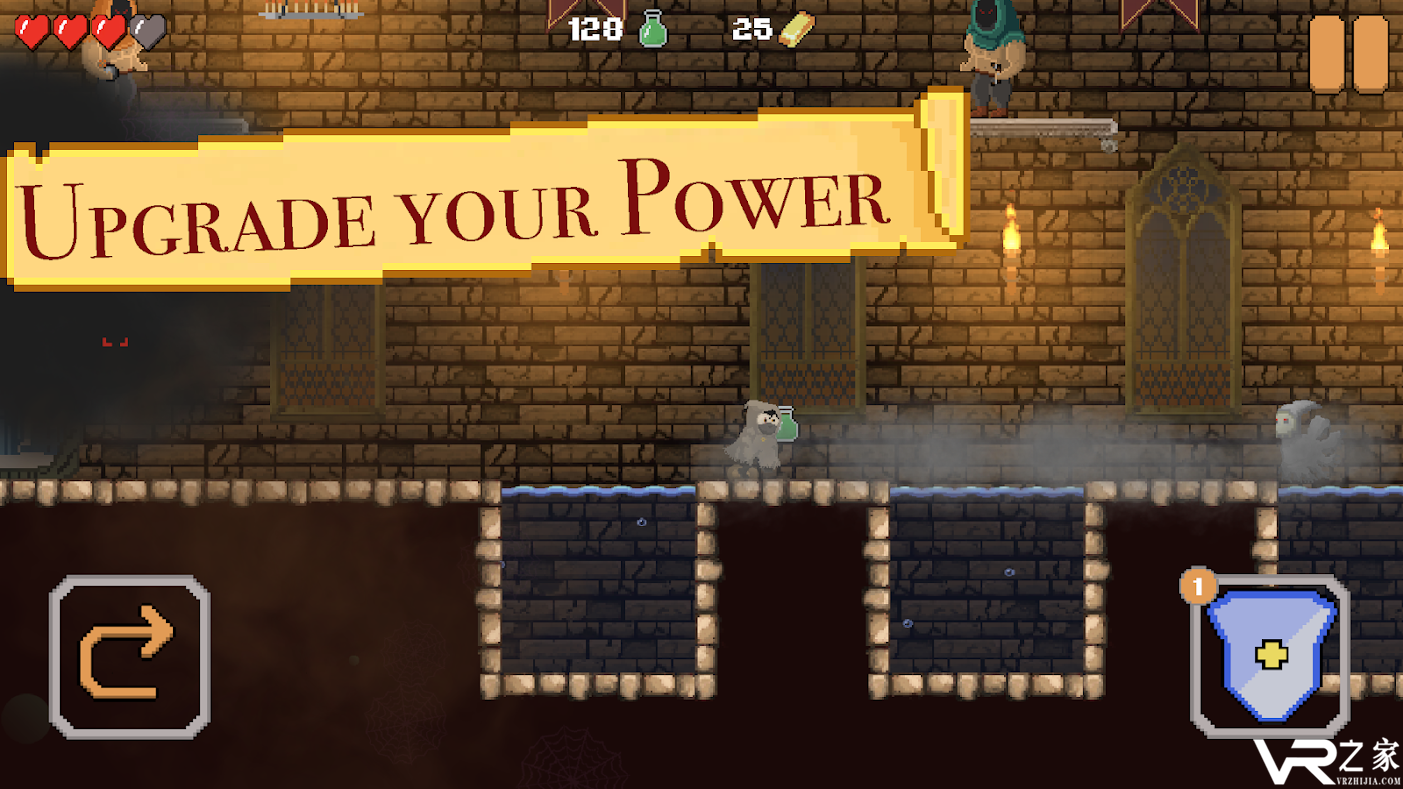Activate the blue shield ability
The height and width of the screenshot is (789, 1403).
(1270, 655)
